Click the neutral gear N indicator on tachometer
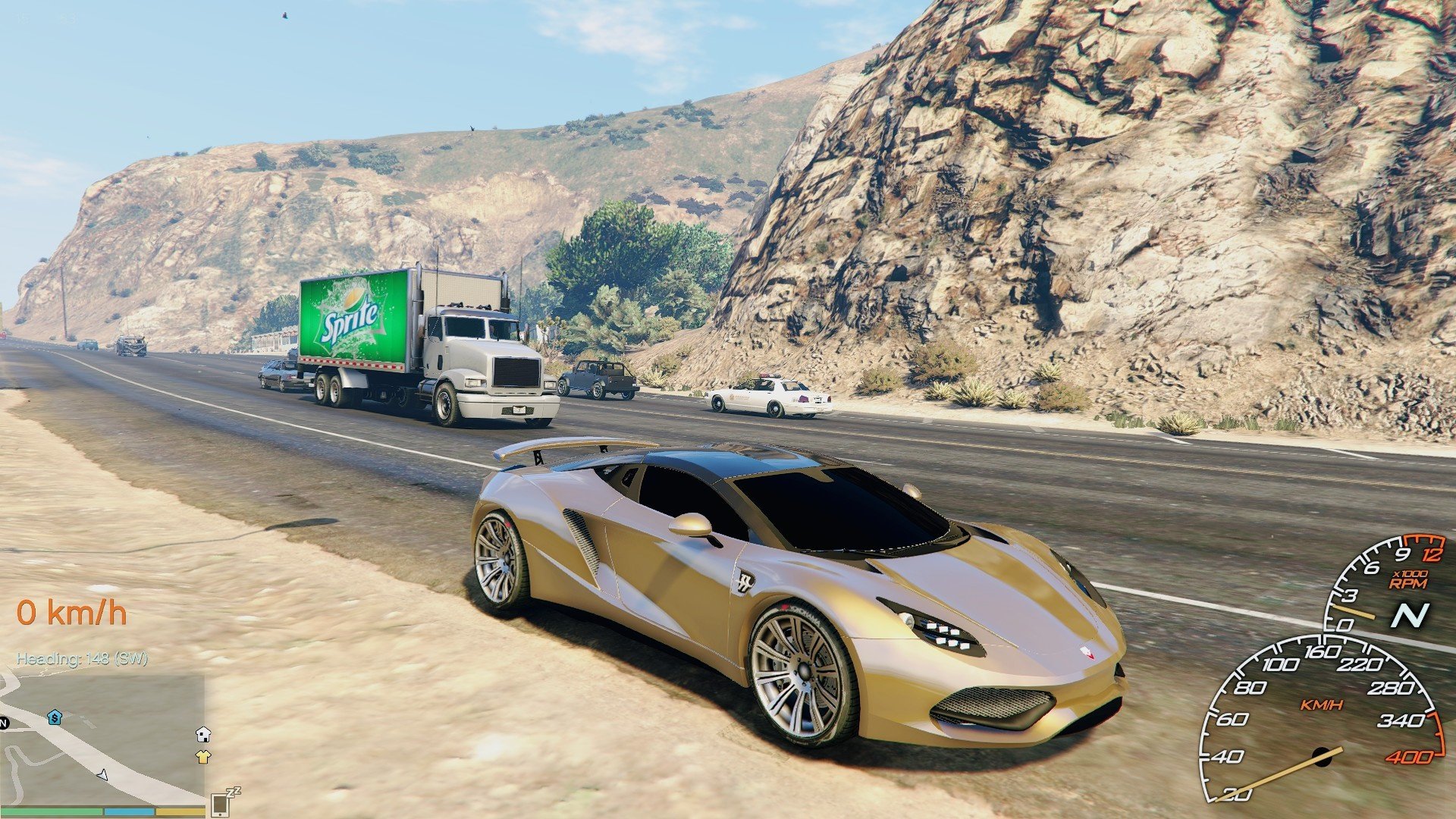 [x=1410, y=615]
